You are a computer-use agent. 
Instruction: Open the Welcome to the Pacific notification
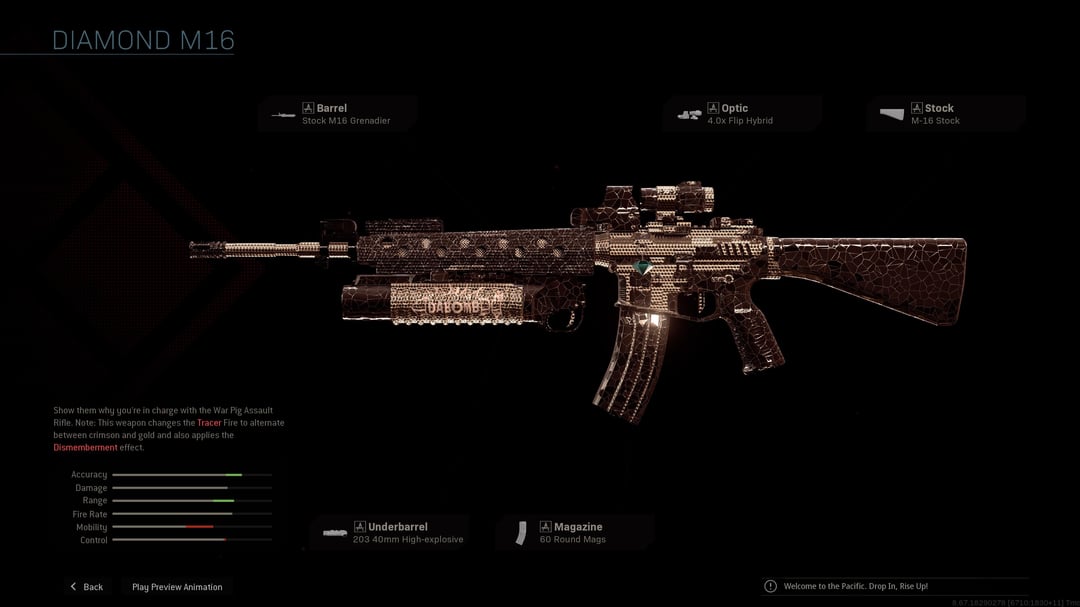(855, 586)
